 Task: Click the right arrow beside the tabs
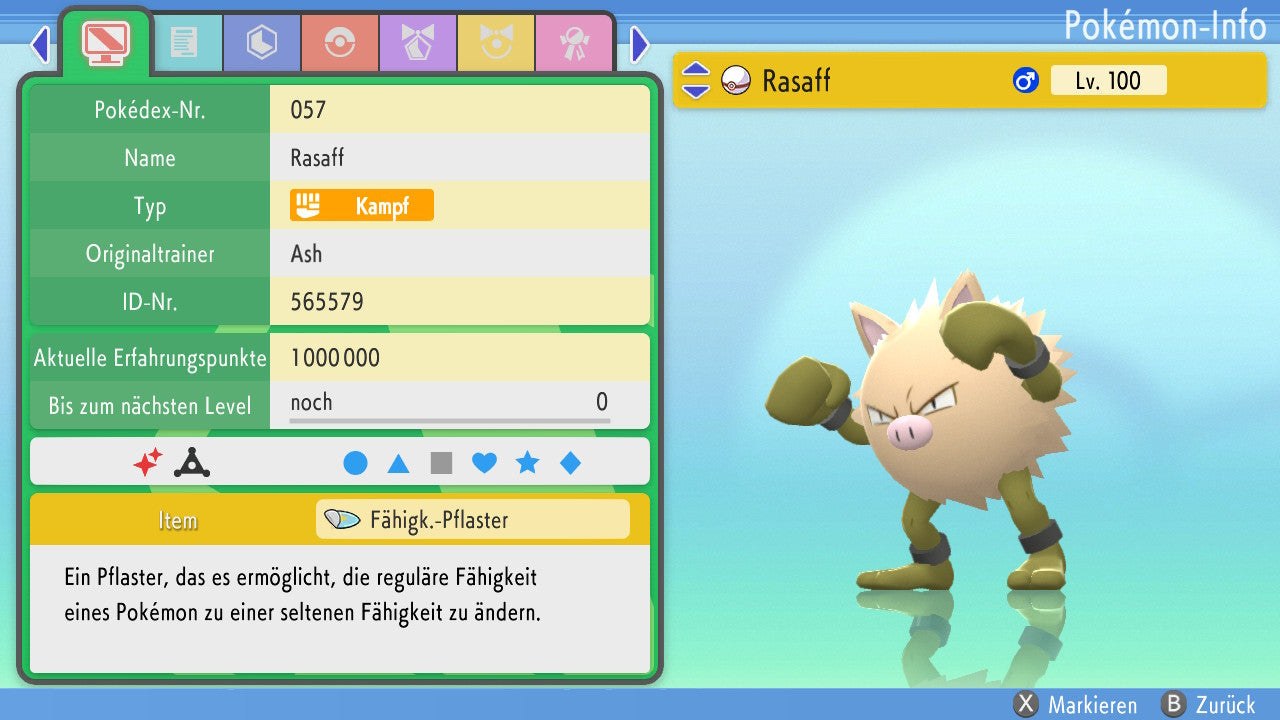[x=640, y=44]
